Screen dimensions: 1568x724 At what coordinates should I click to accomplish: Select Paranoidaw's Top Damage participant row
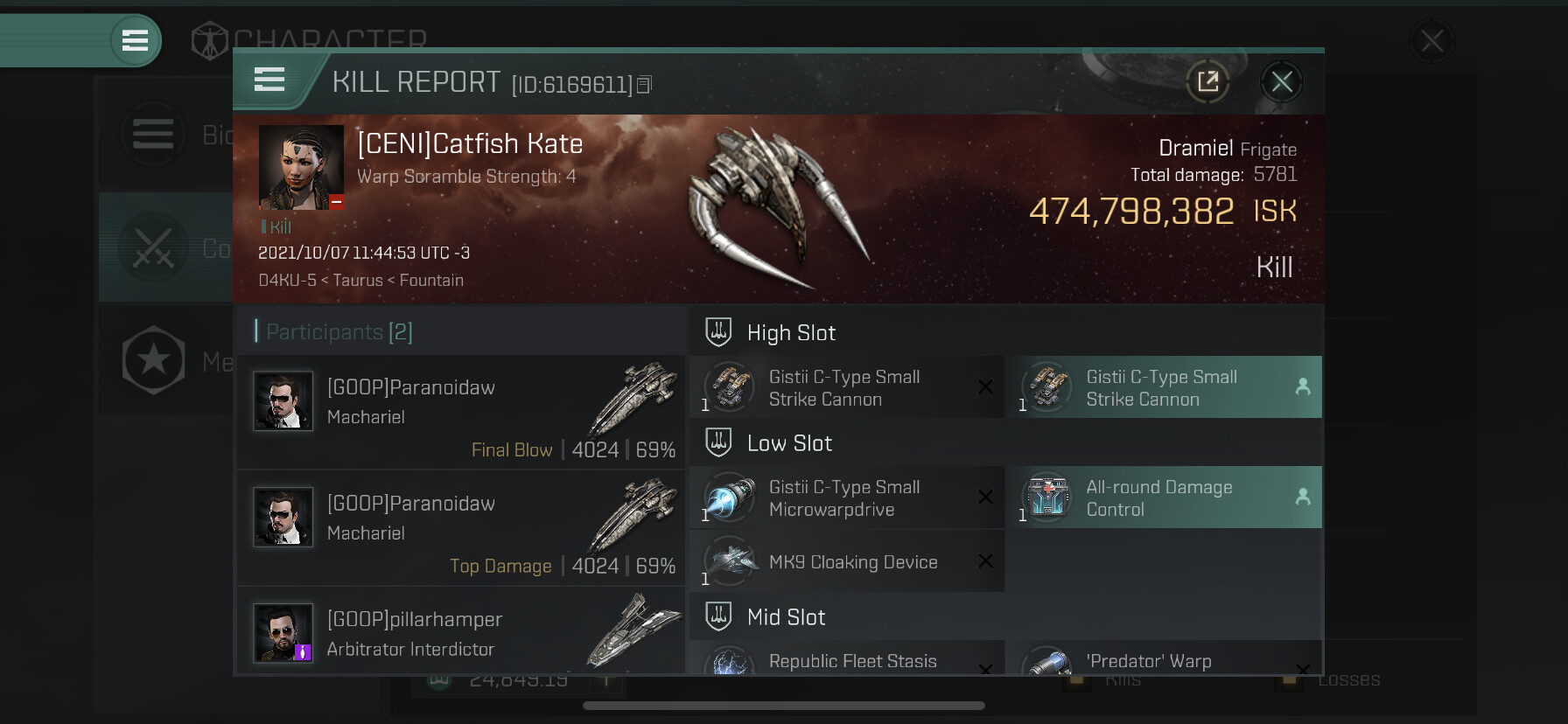[461, 528]
